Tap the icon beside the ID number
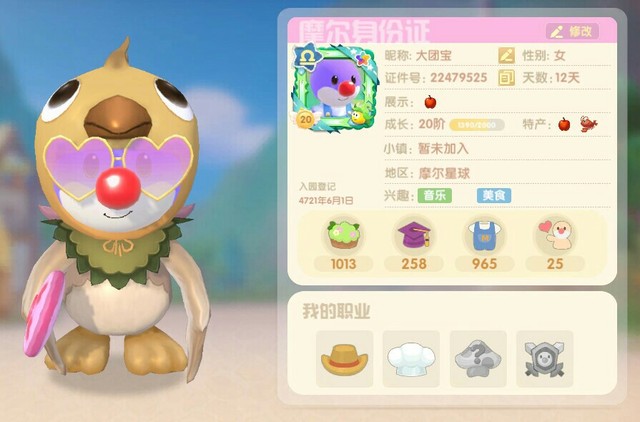The height and width of the screenshot is (422, 640). tap(507, 77)
